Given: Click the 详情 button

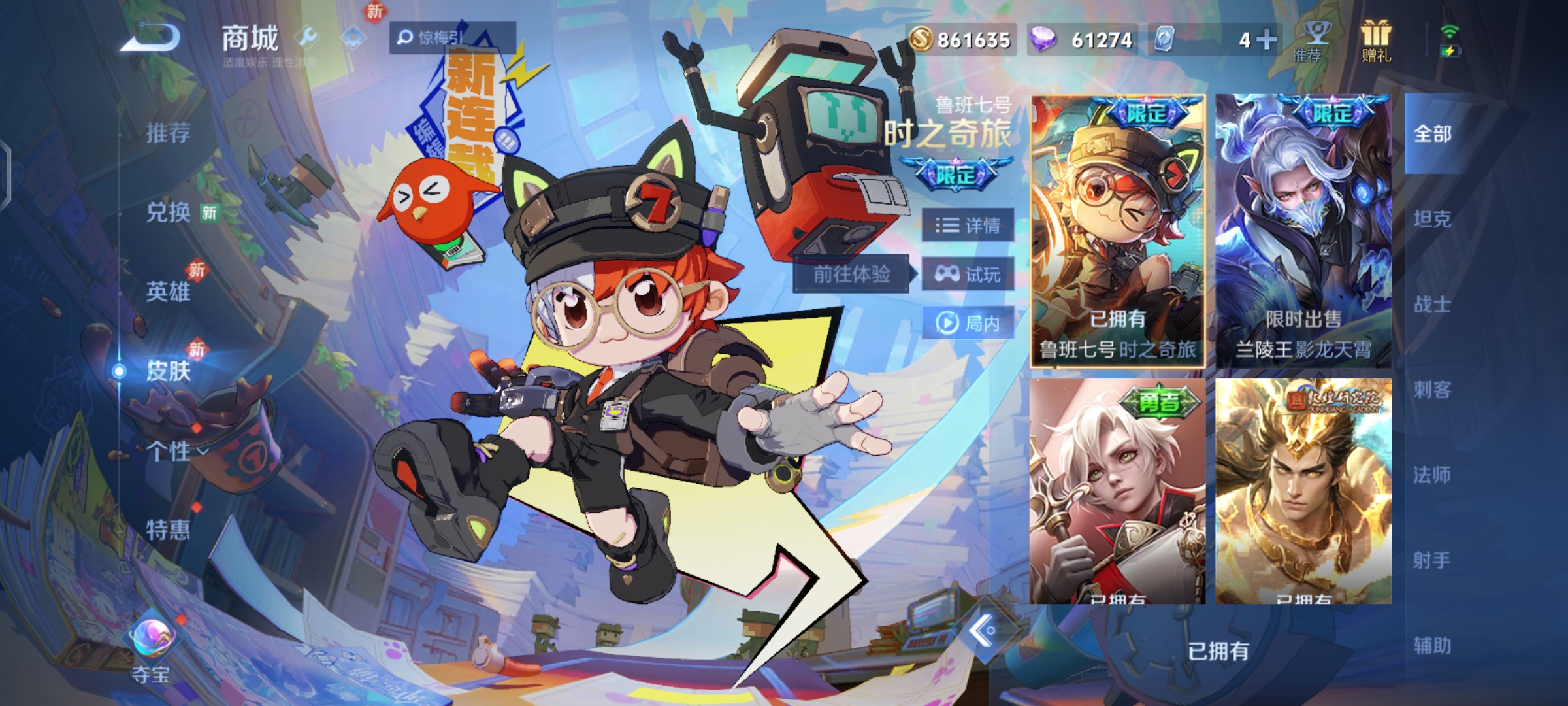Looking at the screenshot, I should tap(965, 225).
